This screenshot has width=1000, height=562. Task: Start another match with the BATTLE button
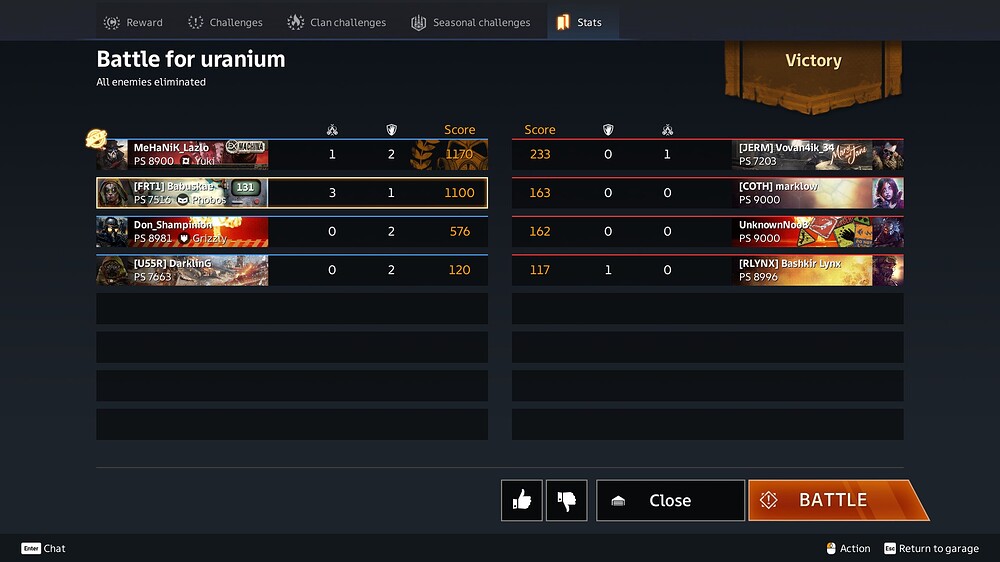(x=832, y=500)
